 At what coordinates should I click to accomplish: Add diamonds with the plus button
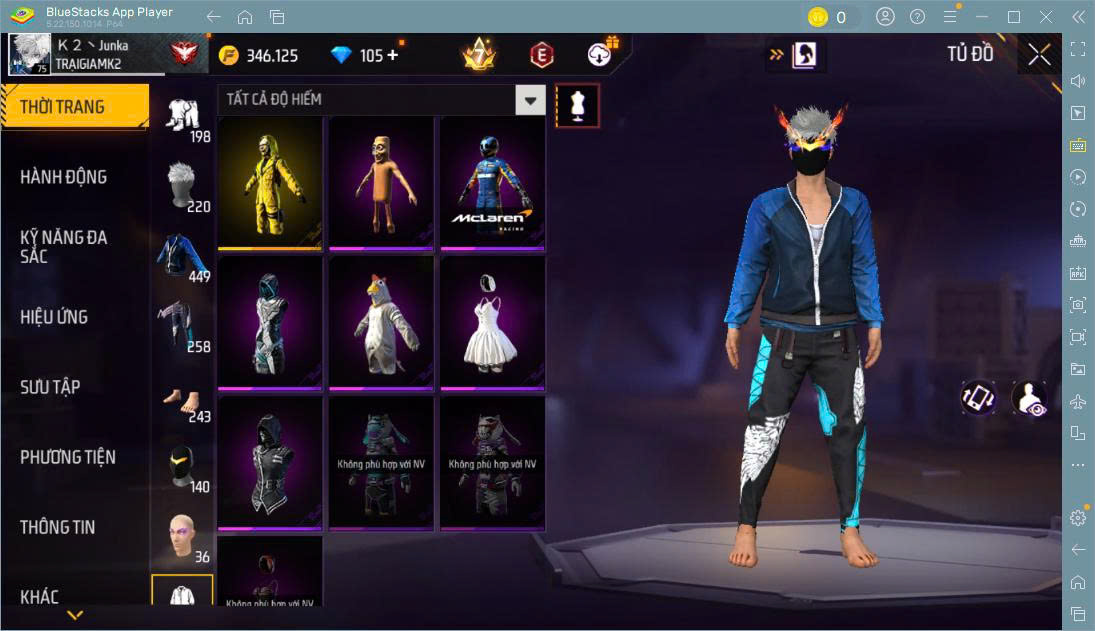[x=392, y=55]
